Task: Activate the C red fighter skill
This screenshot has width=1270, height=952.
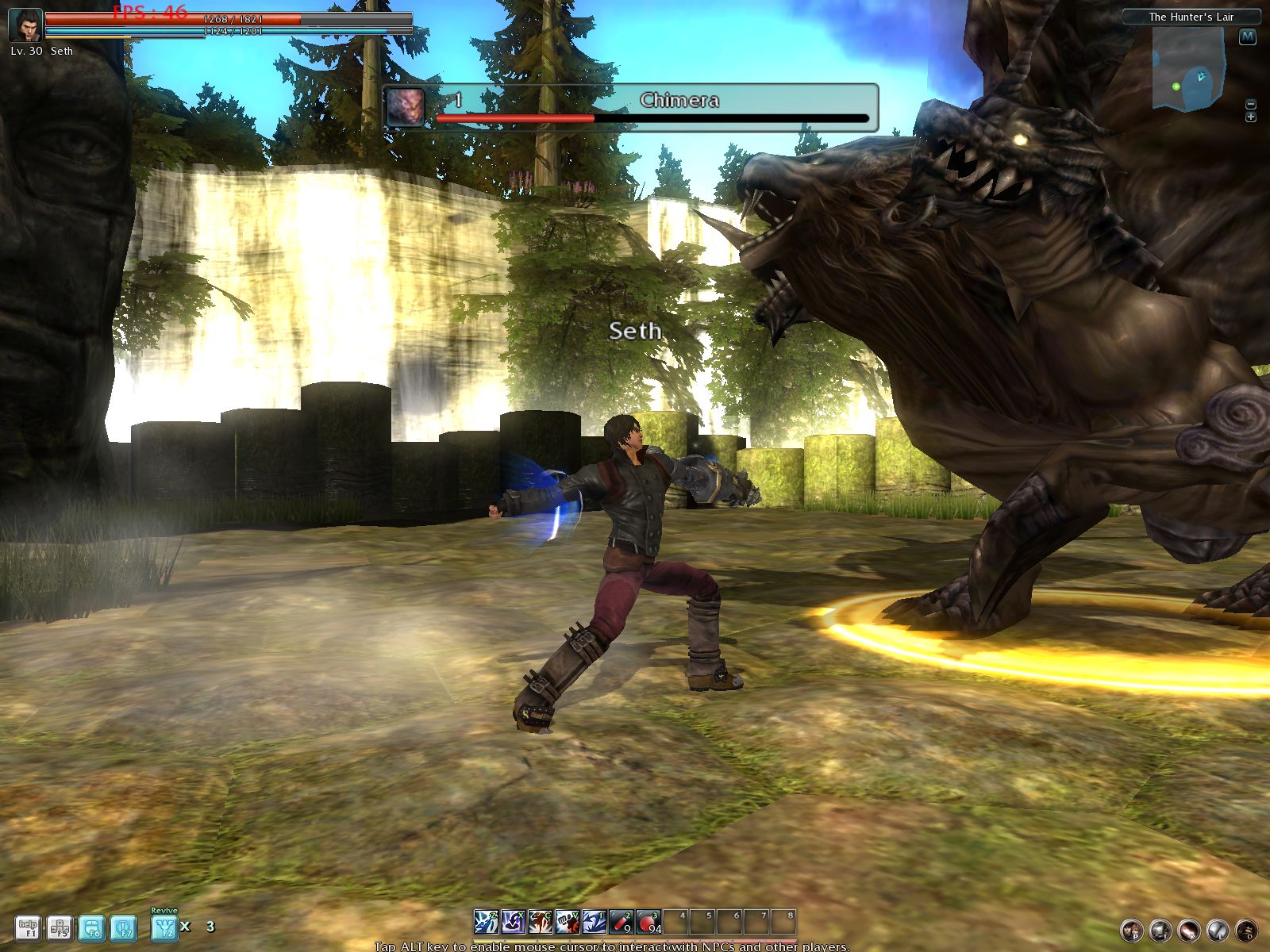Action: coord(540,922)
